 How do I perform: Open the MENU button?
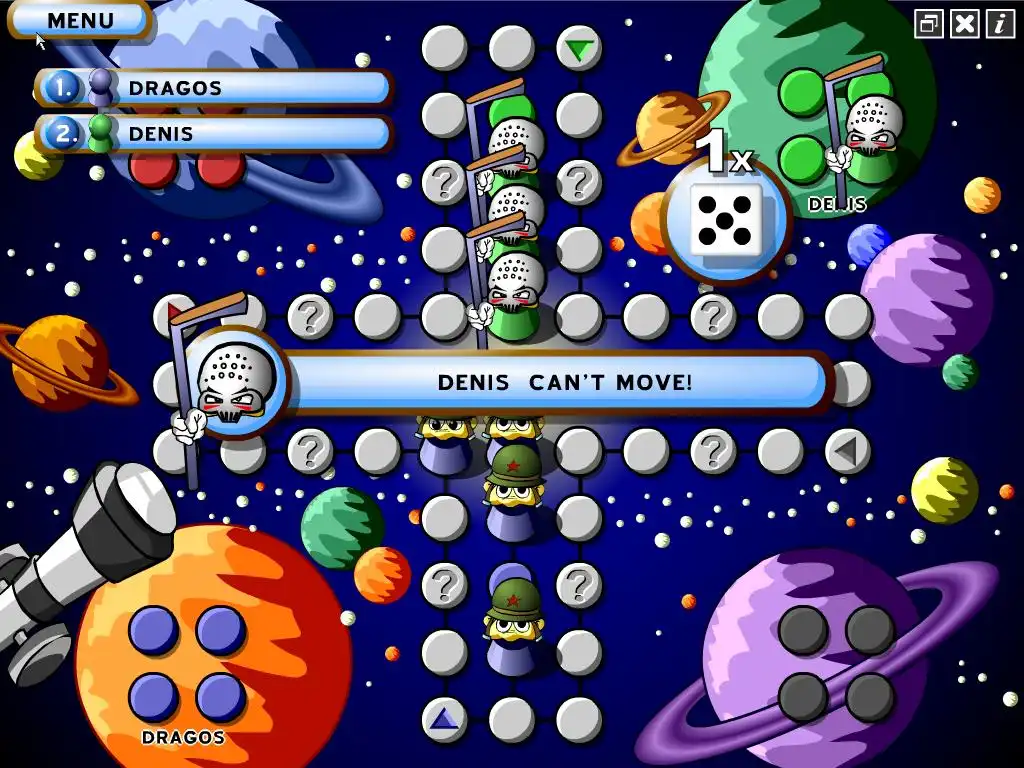point(80,20)
